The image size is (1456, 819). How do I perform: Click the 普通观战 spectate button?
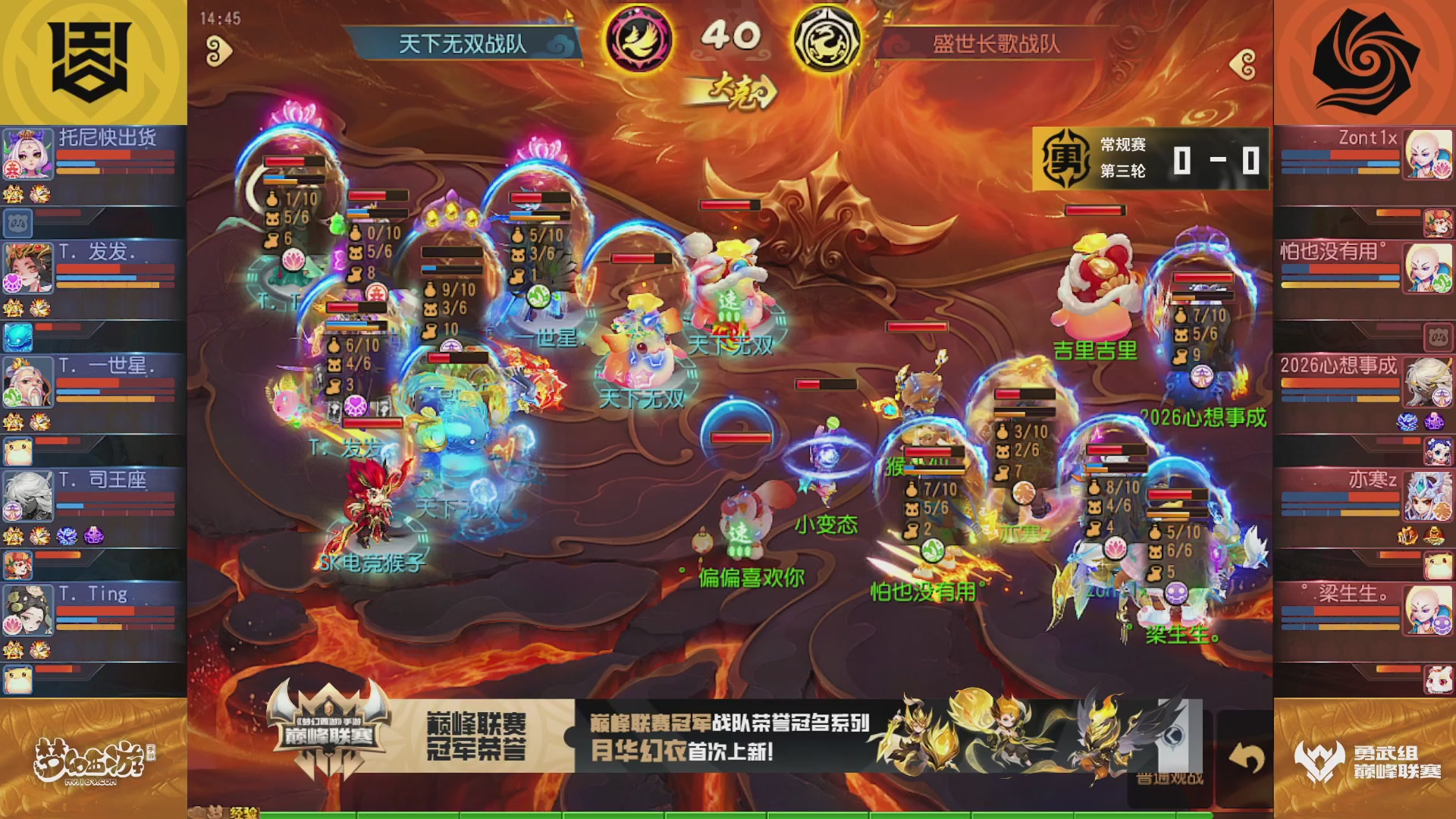point(1170,776)
